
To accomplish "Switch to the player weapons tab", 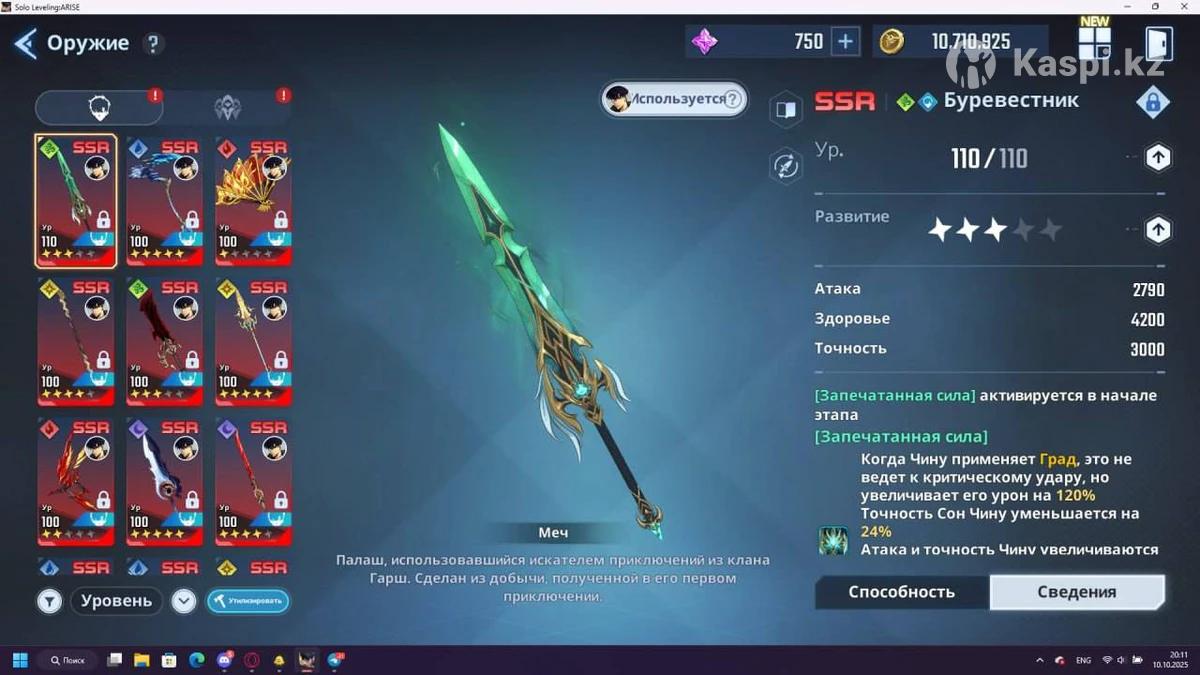I will pyautogui.click(x=99, y=107).
